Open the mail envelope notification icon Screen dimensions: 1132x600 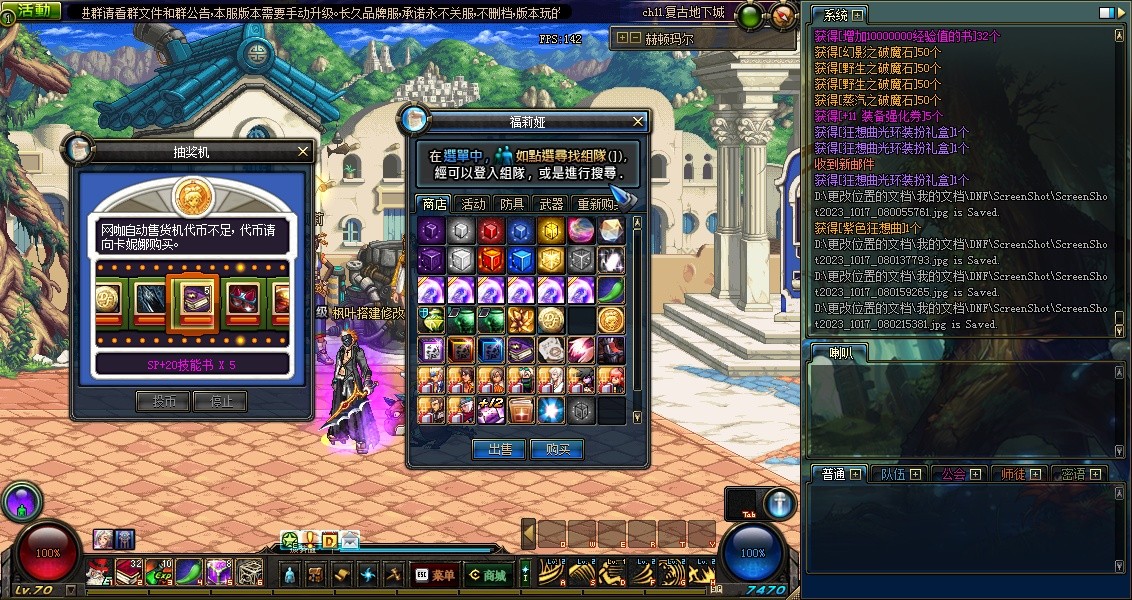pyautogui.click(x=350, y=541)
